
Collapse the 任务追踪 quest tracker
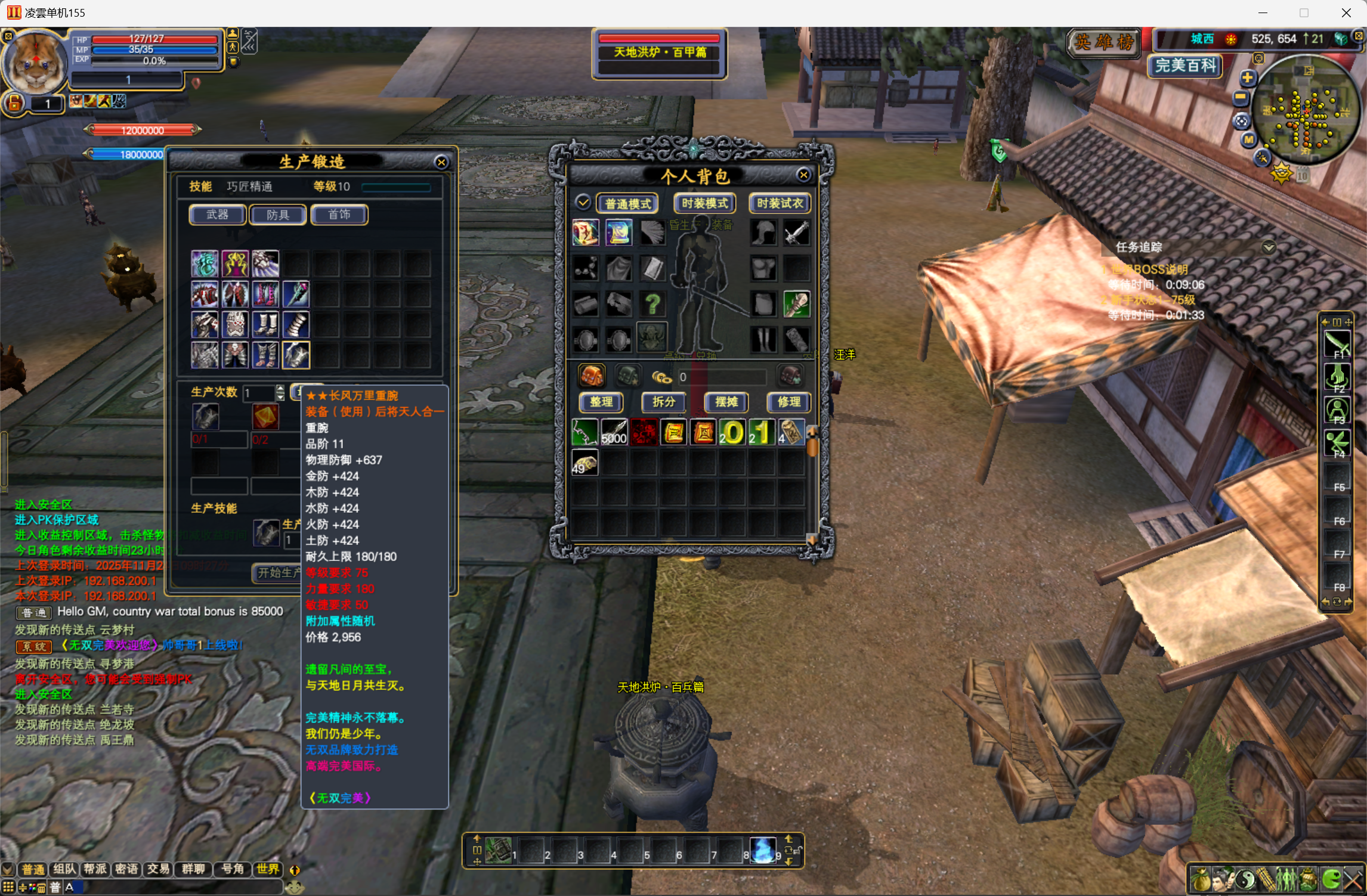pos(1269,247)
